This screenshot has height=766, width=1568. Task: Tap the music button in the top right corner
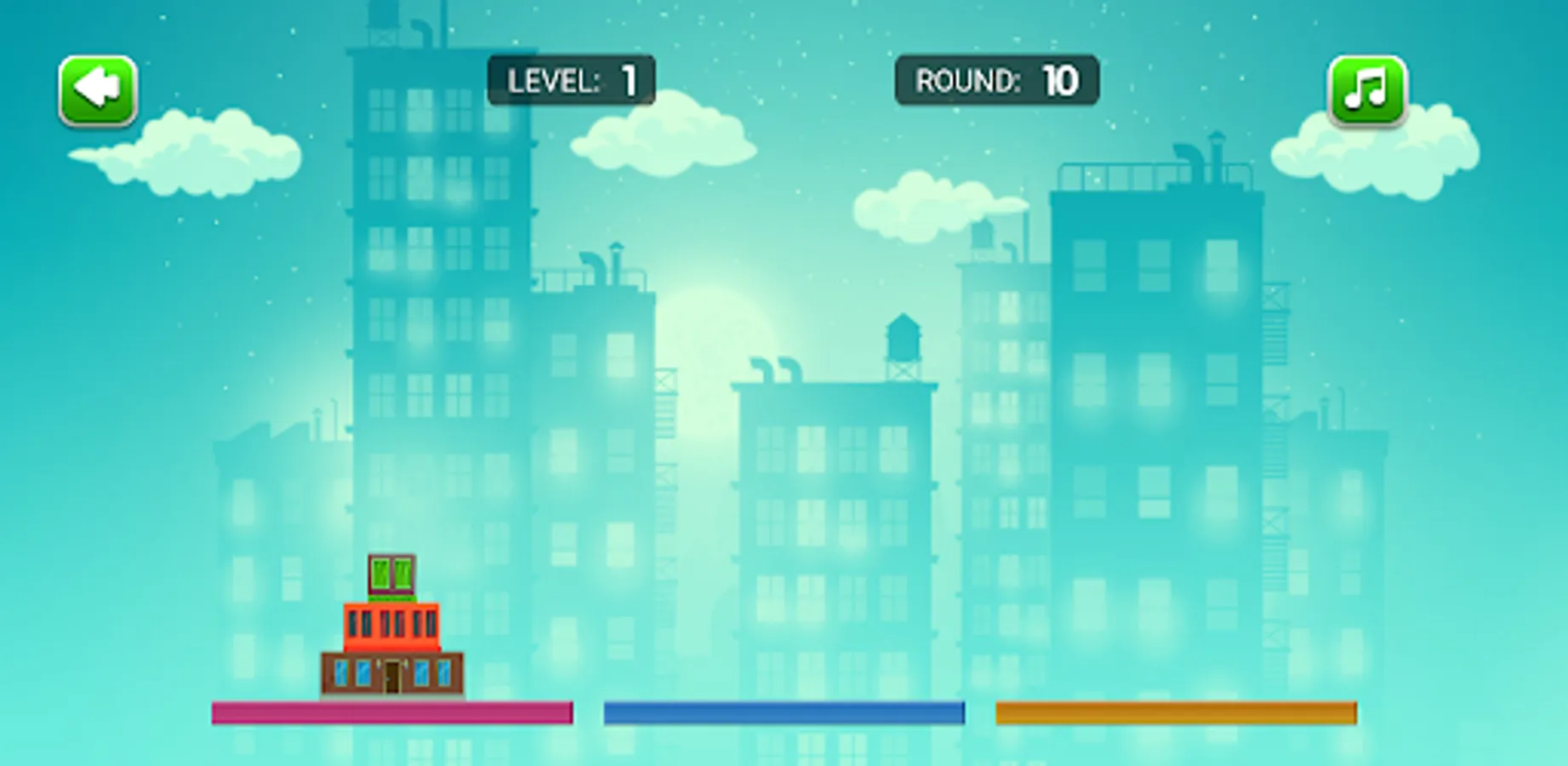[x=1368, y=88]
